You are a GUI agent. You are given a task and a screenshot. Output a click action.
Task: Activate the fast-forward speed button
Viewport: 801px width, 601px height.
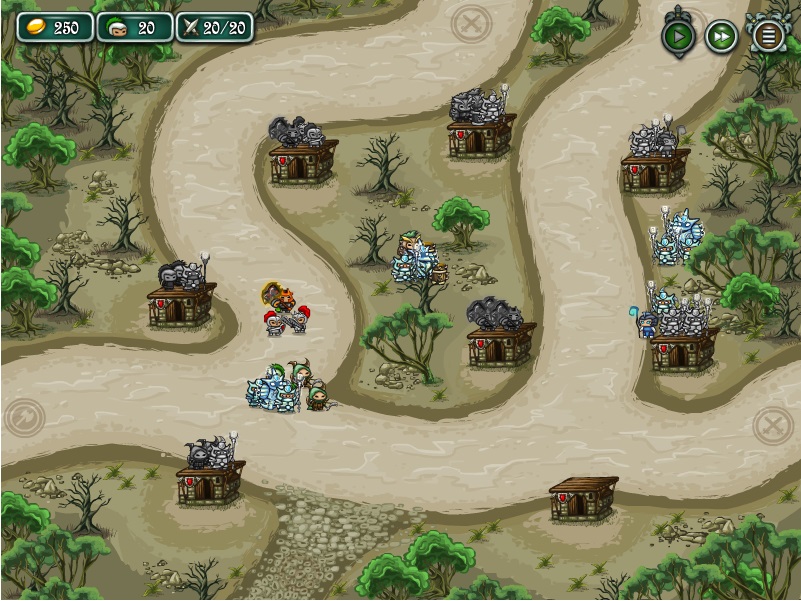click(x=721, y=37)
